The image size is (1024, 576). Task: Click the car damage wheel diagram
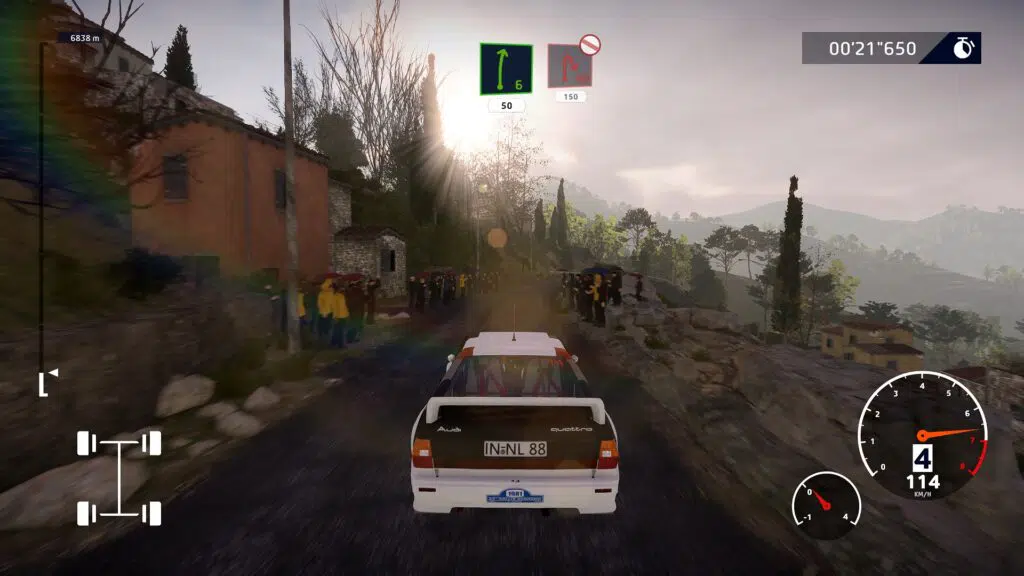119,478
